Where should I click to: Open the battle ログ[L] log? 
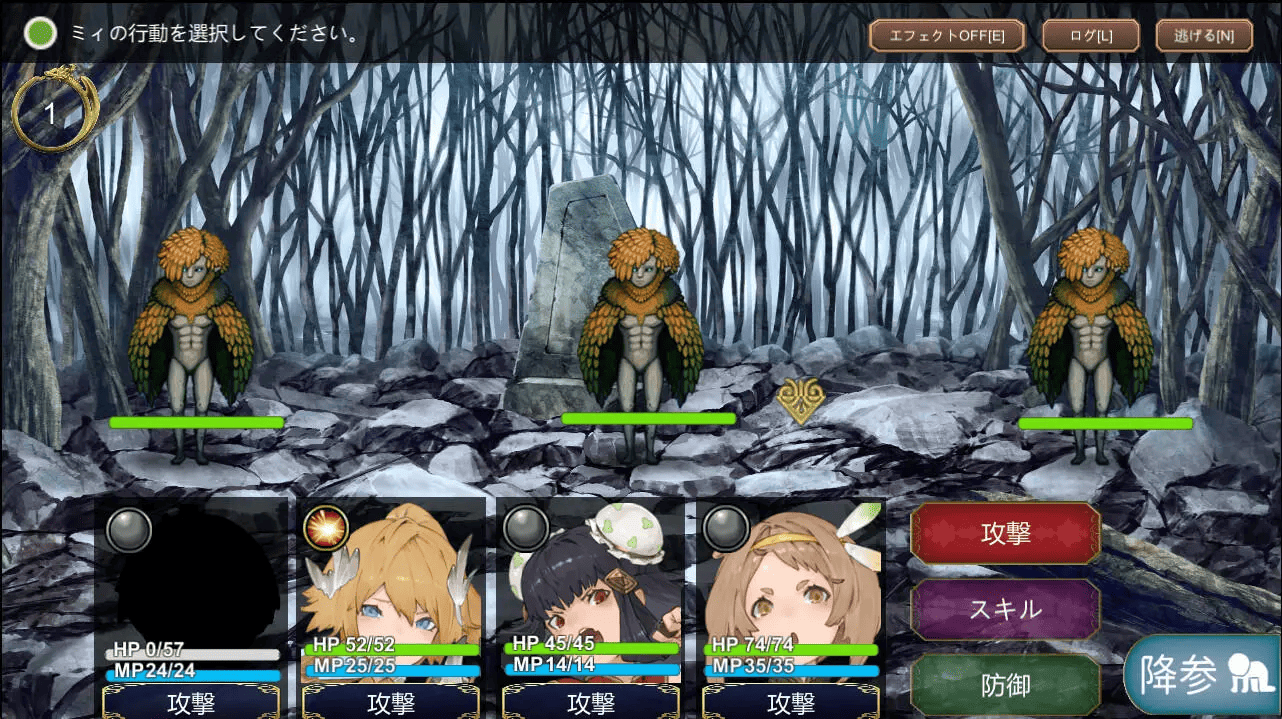1090,36
